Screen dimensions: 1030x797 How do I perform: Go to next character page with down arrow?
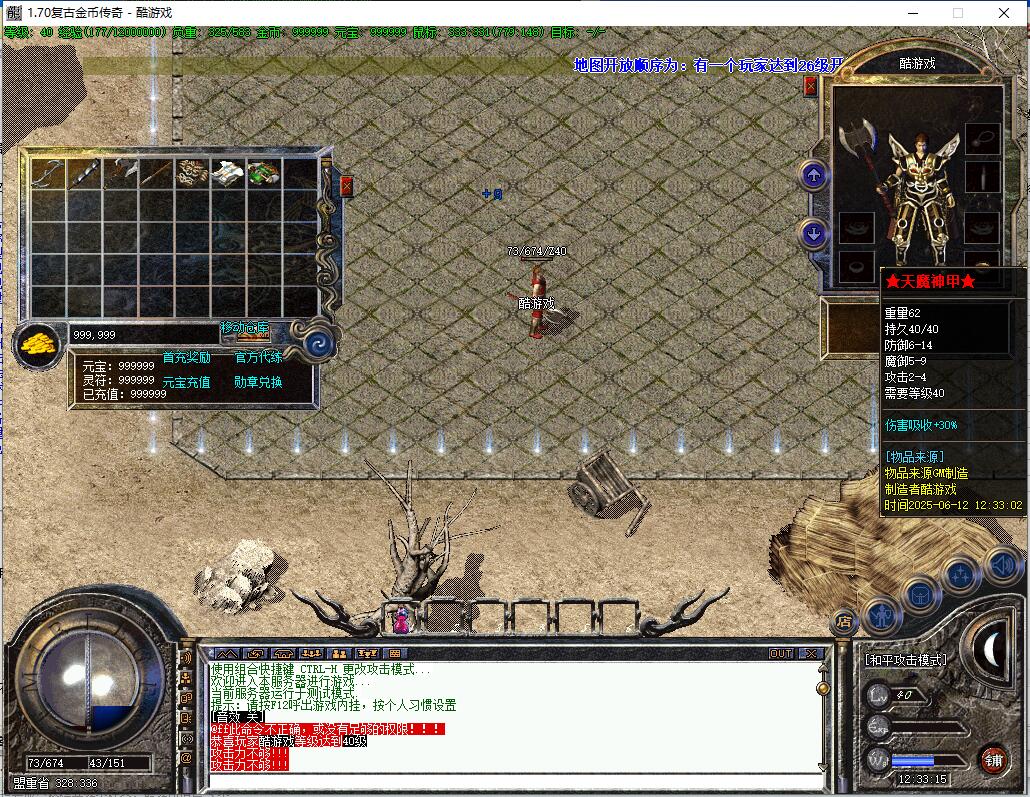tap(814, 234)
